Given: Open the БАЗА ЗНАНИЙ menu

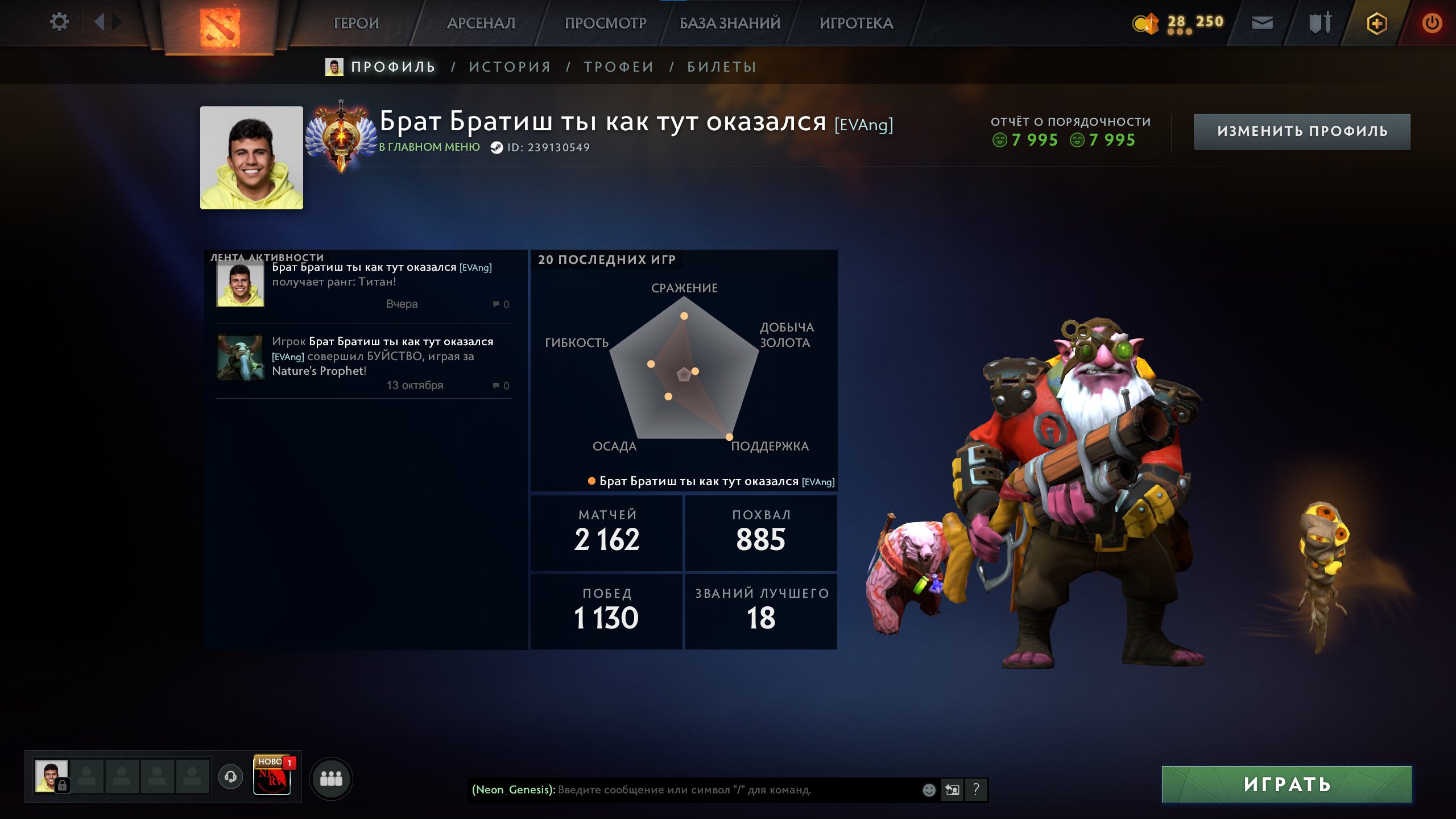Looking at the screenshot, I should 729,23.
